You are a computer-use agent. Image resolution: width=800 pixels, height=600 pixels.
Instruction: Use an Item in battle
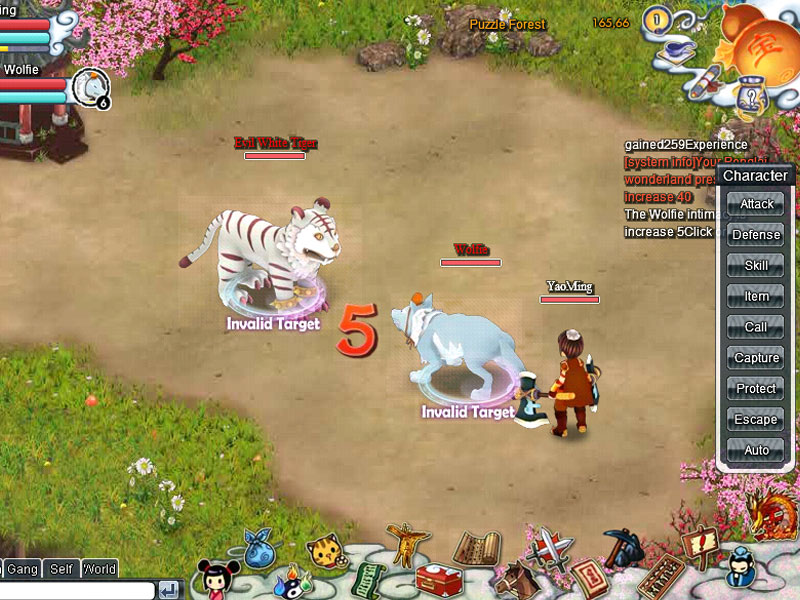click(x=756, y=296)
